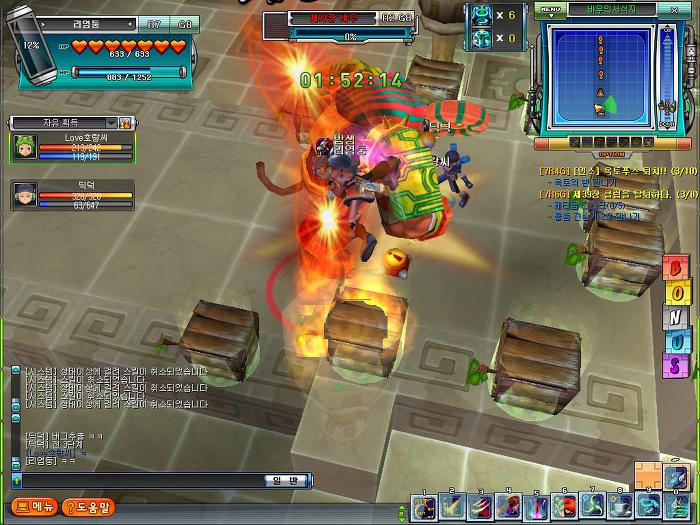Activate the claw slash skill in slot 3
This screenshot has width=700, height=525.
pos(480,507)
